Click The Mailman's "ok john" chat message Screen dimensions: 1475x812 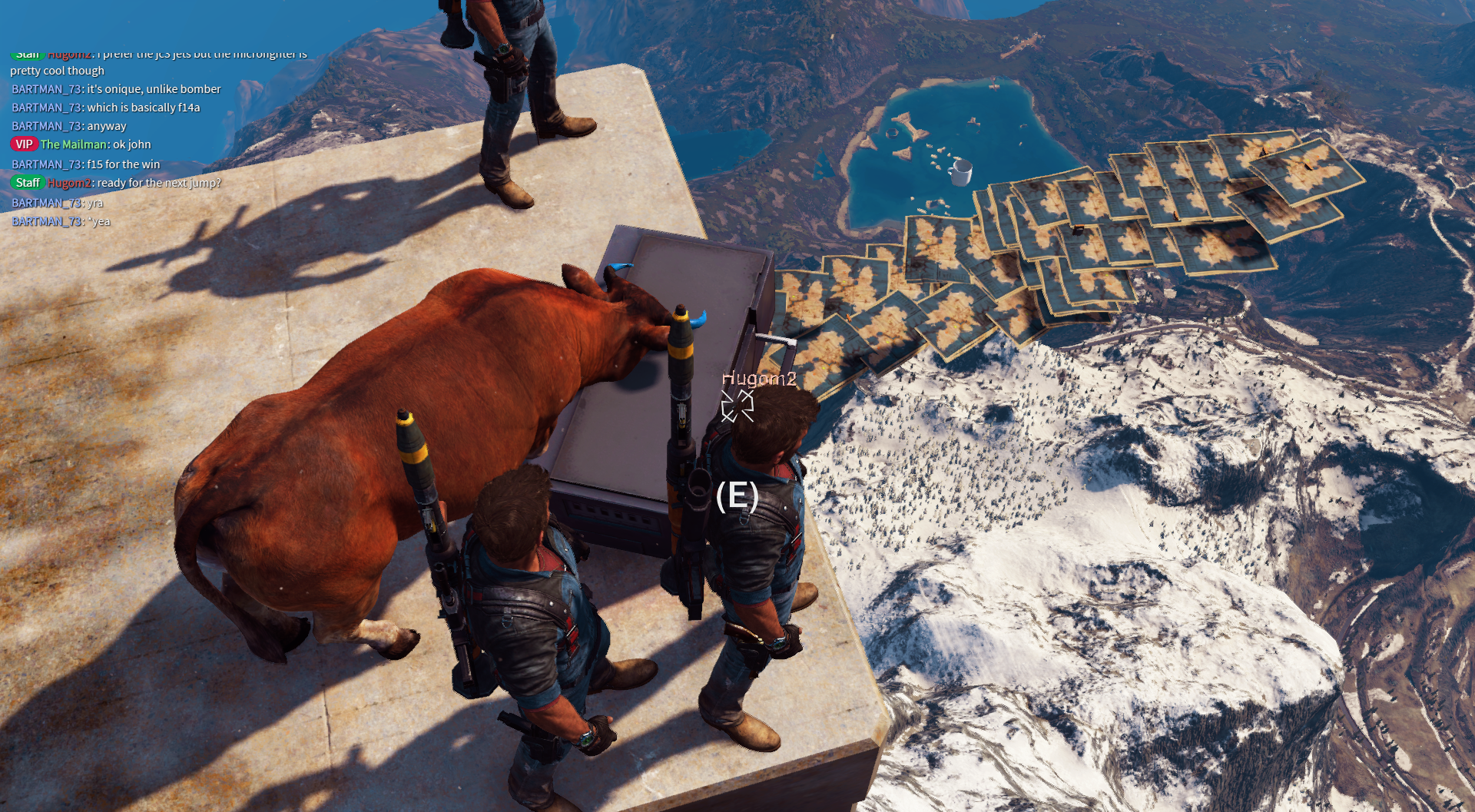pyautogui.click(x=131, y=144)
